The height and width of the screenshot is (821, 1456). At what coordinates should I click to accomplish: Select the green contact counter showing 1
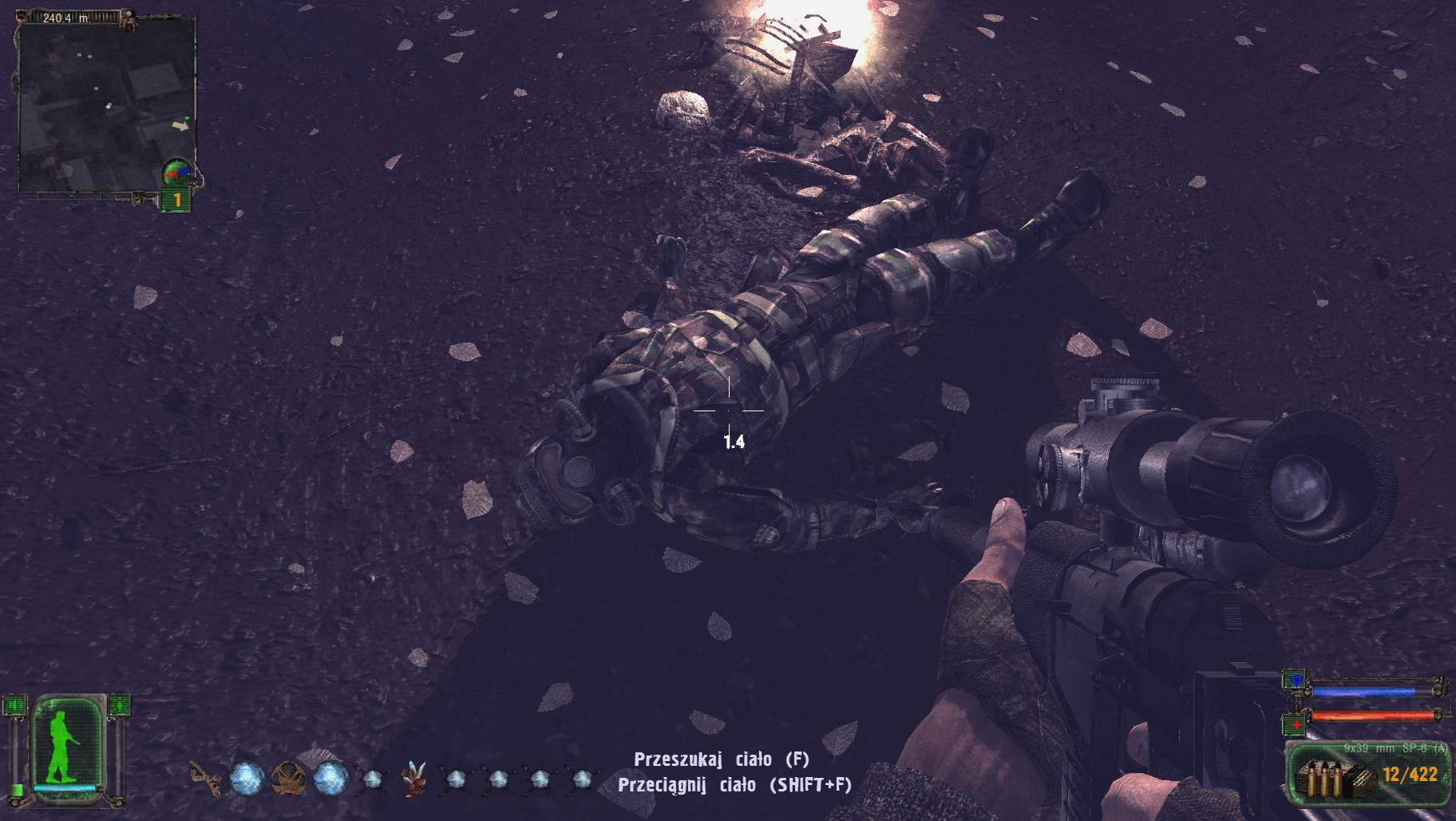point(176,200)
